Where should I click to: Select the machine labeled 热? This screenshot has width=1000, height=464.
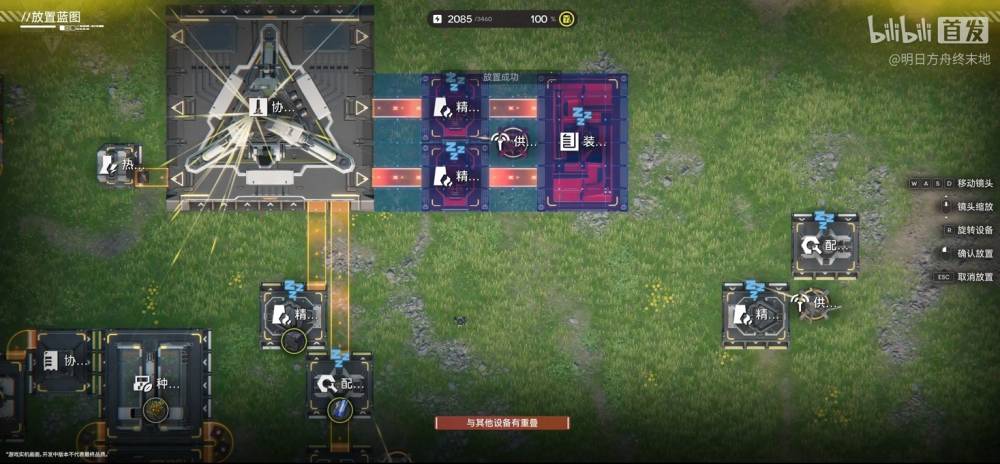[x=119, y=164]
